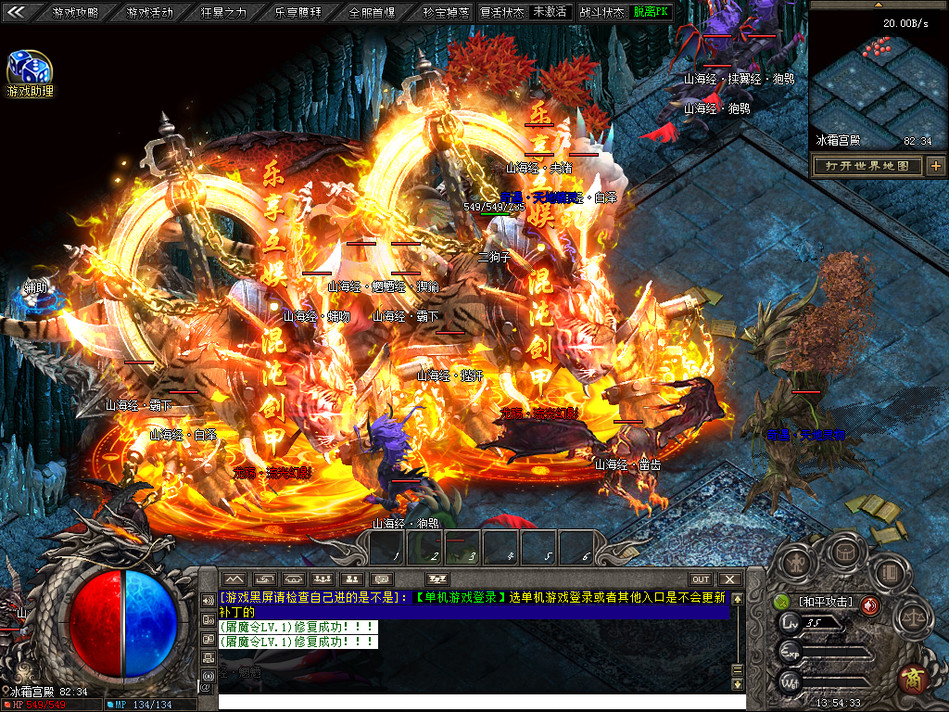
Task: Open the 游戏活动 events menu
Action: (150, 13)
